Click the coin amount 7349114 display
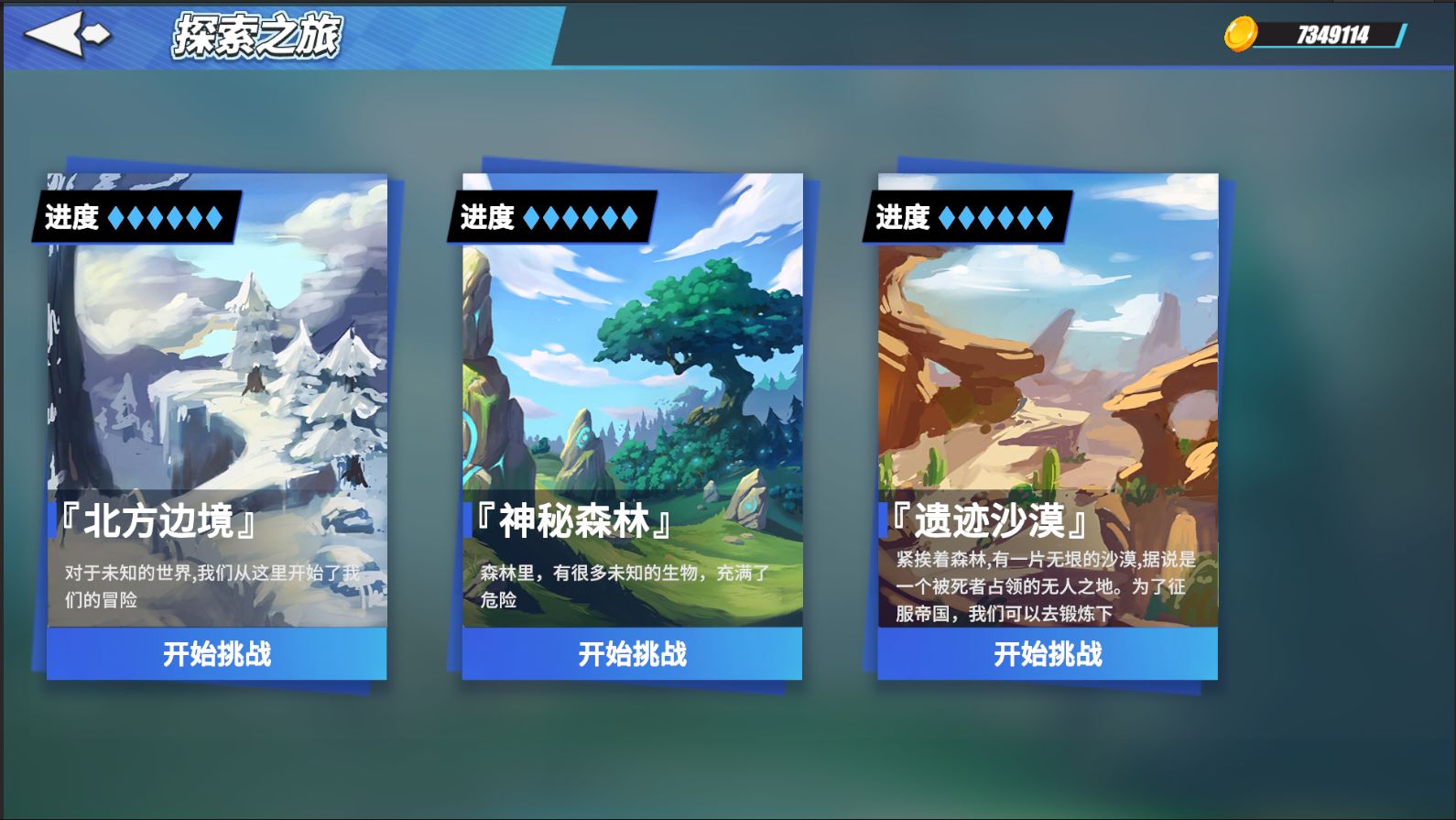Viewport: 1456px width, 820px height. click(x=1332, y=37)
